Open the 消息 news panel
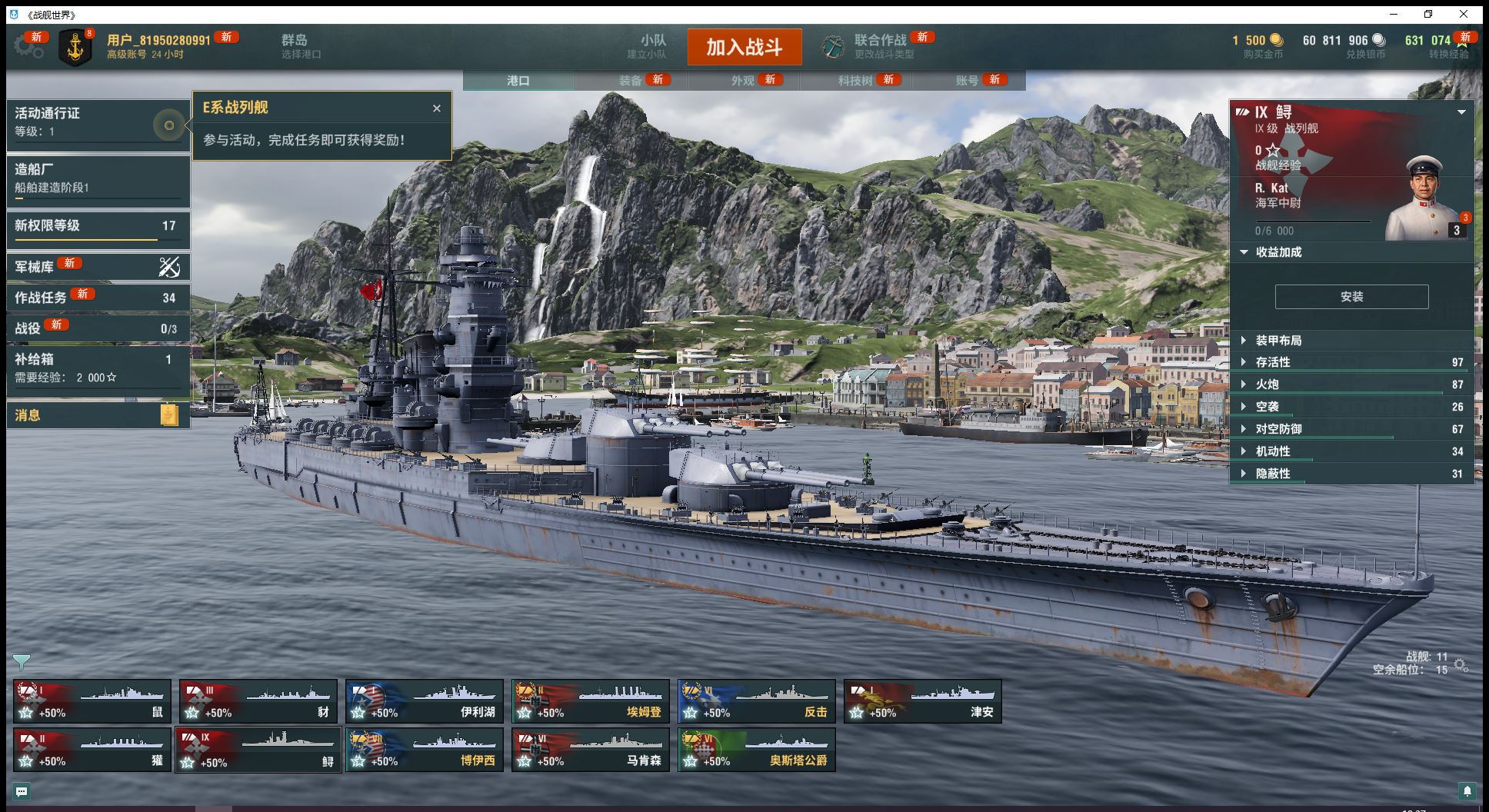Image resolution: width=1489 pixels, height=812 pixels. tap(98, 415)
